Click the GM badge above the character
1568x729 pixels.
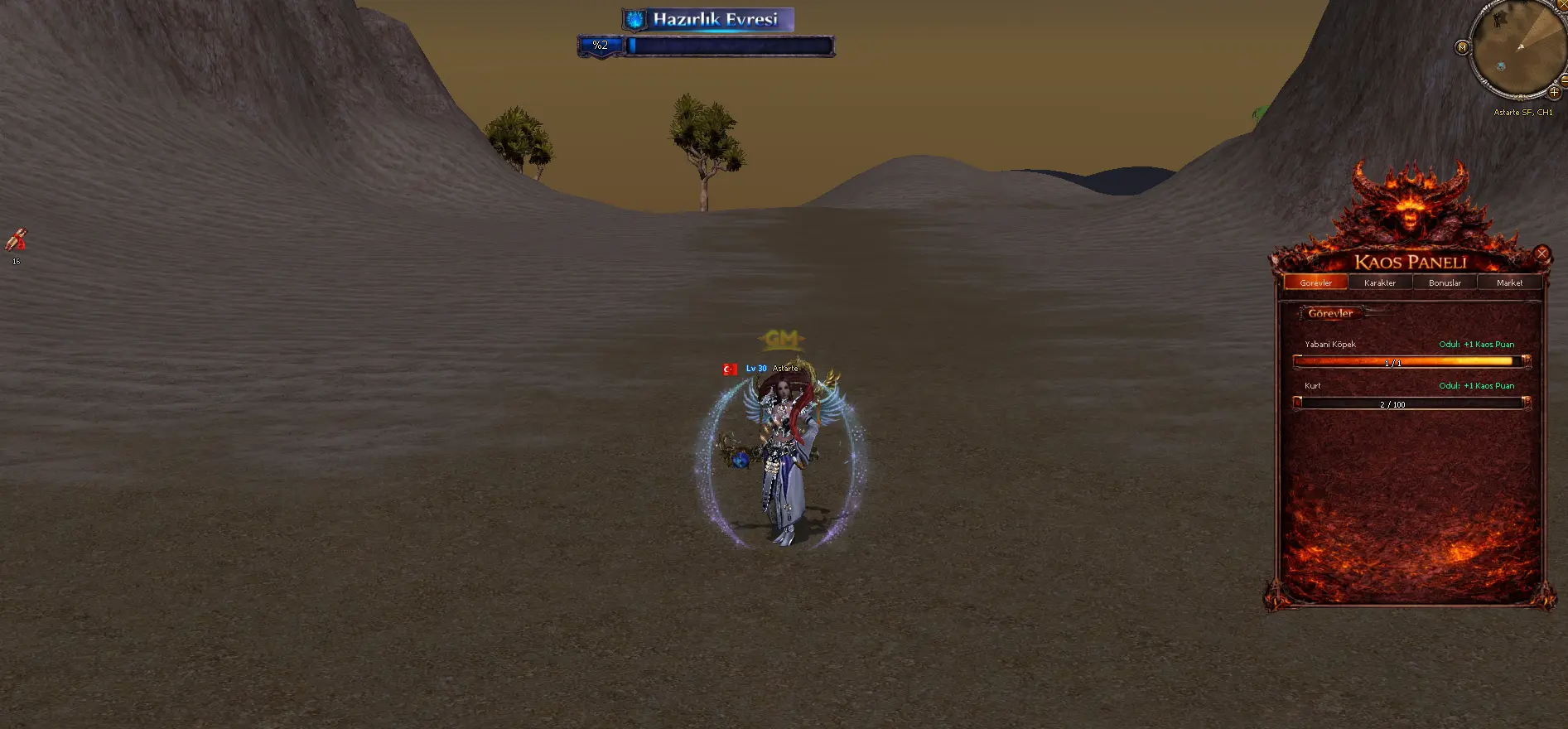tap(783, 339)
